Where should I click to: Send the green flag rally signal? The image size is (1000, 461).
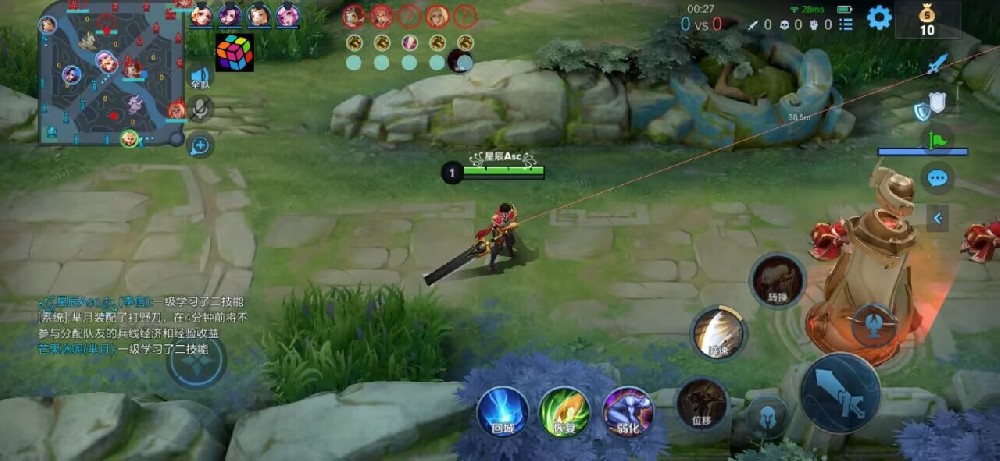coord(938,140)
